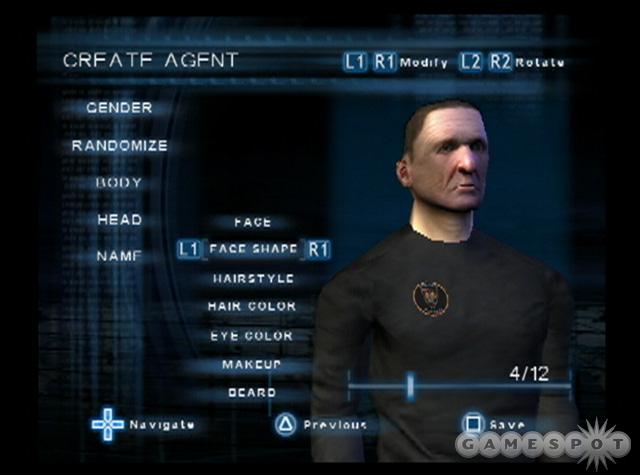The height and width of the screenshot is (475, 640).
Task: Choose the Randomize option
Action: point(119,145)
